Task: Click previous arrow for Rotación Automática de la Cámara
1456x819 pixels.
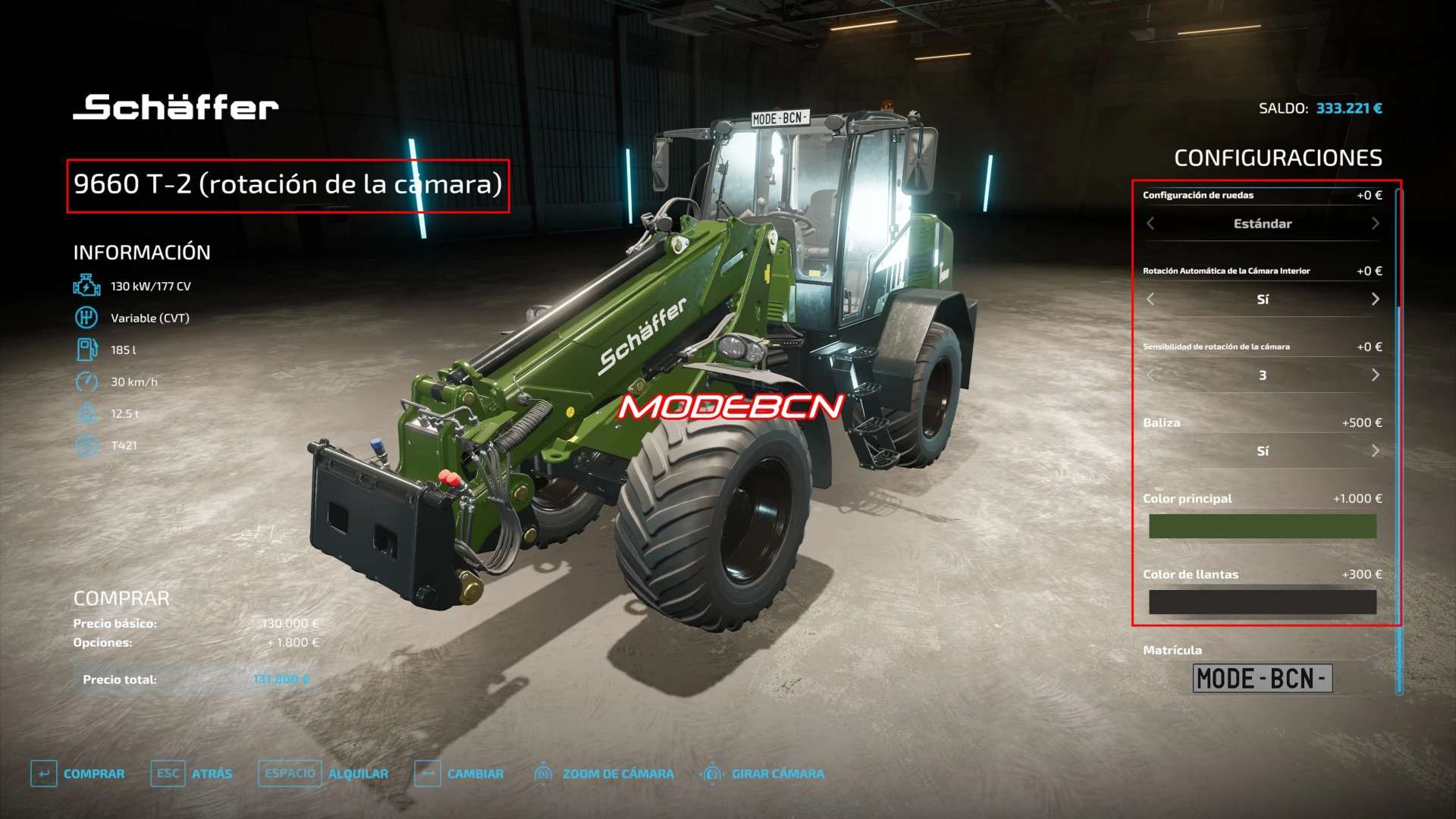Action: click(1150, 300)
